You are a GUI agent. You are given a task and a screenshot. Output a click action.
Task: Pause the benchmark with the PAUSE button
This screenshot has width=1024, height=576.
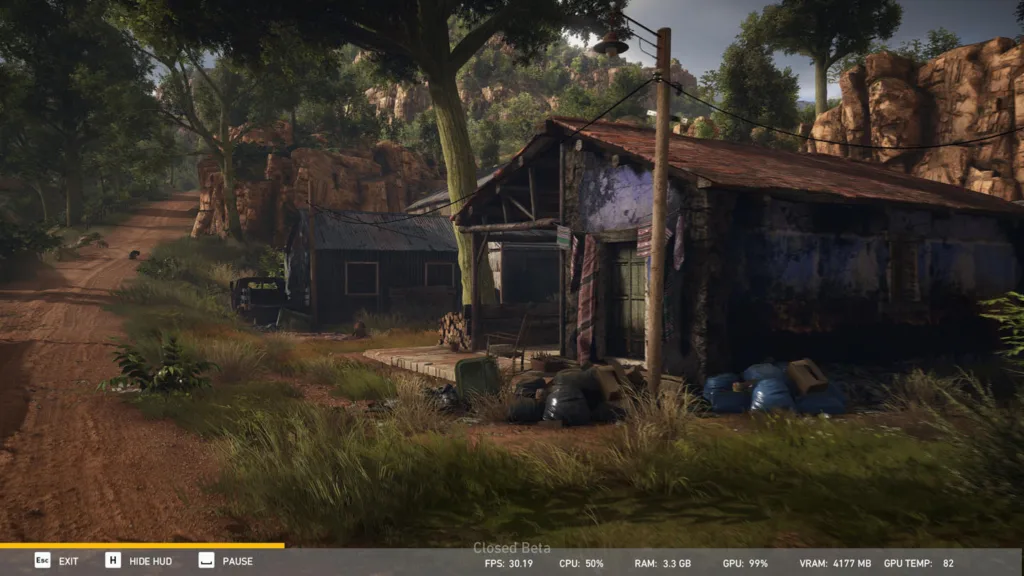point(226,561)
